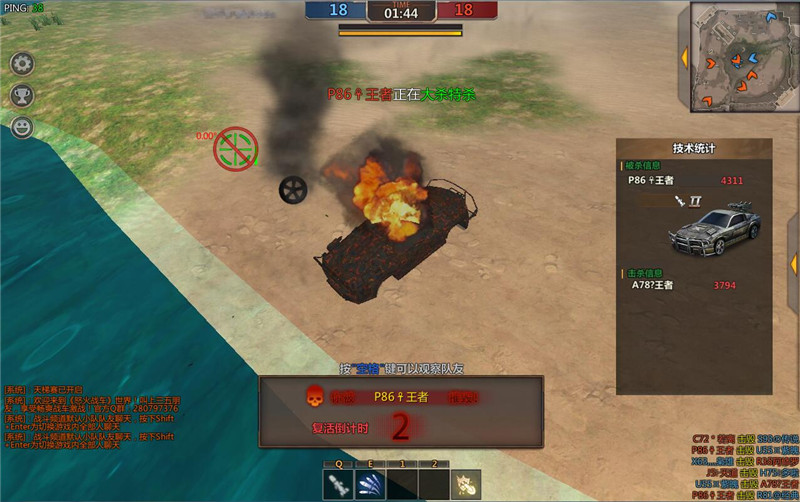Image resolution: width=800 pixels, height=502 pixels.
Task: Collapse the 技术统计 panel with its side arrow
Action: 792,265
